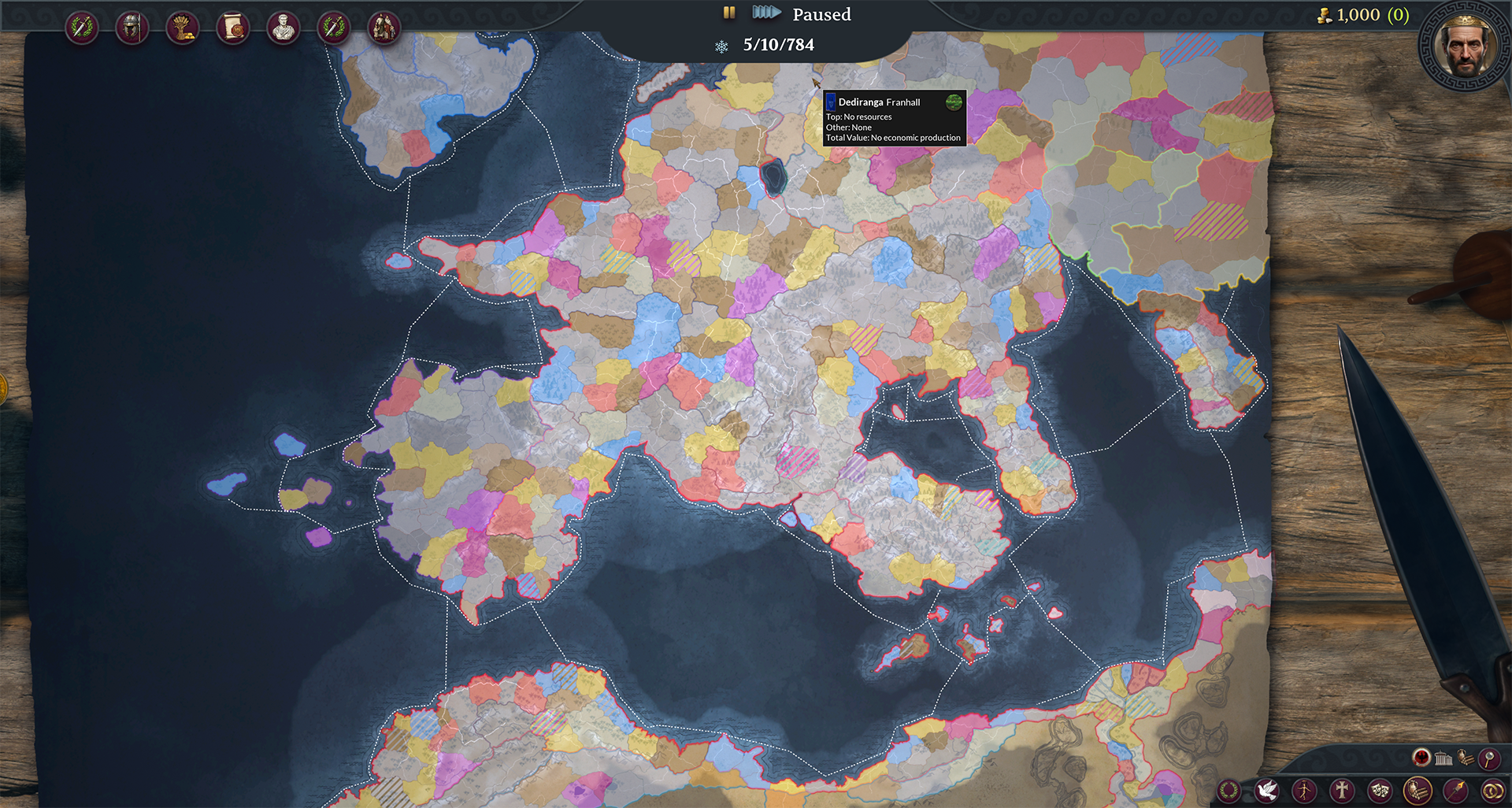The image size is (1512, 808).
Task: Open the military helmet and spear menu
Action: click(132, 28)
